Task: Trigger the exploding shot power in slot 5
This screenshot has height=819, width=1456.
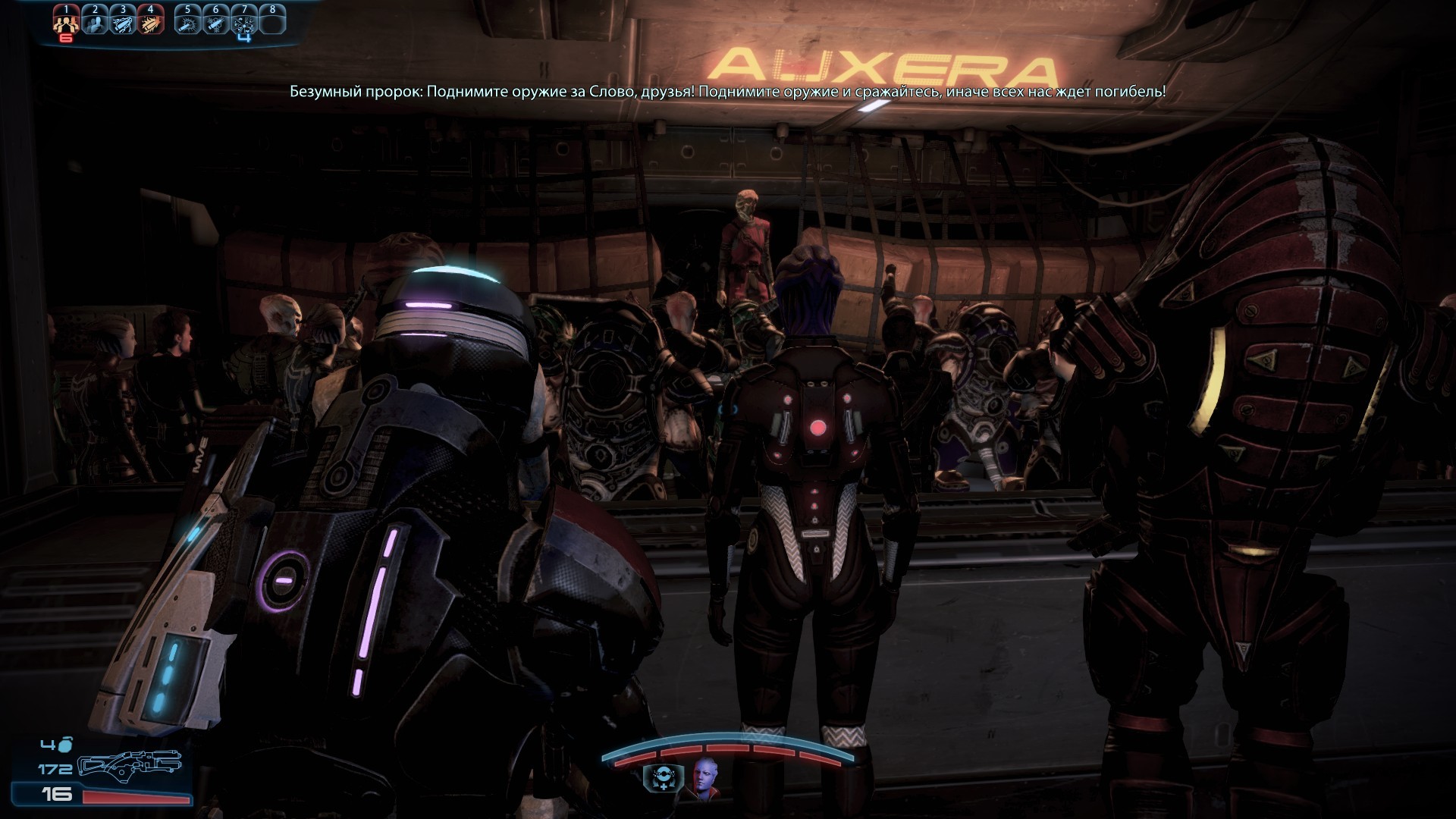Action: [187, 24]
